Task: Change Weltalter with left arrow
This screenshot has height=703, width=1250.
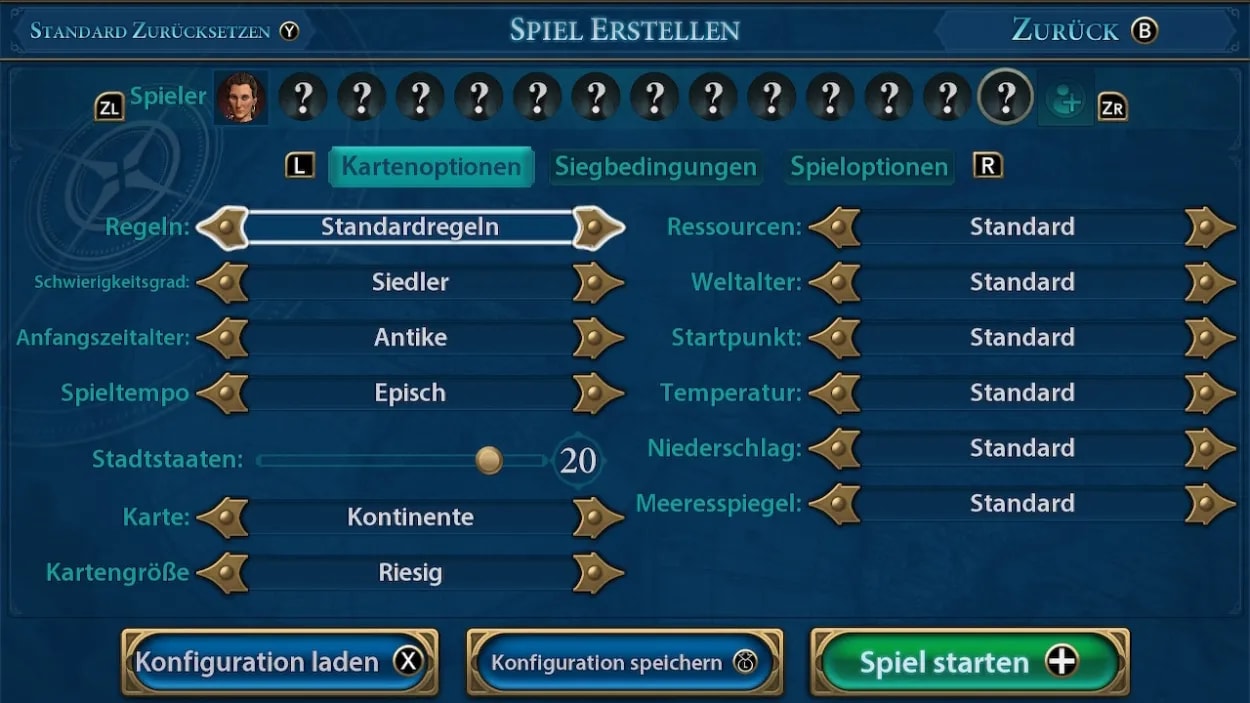Action: (836, 283)
